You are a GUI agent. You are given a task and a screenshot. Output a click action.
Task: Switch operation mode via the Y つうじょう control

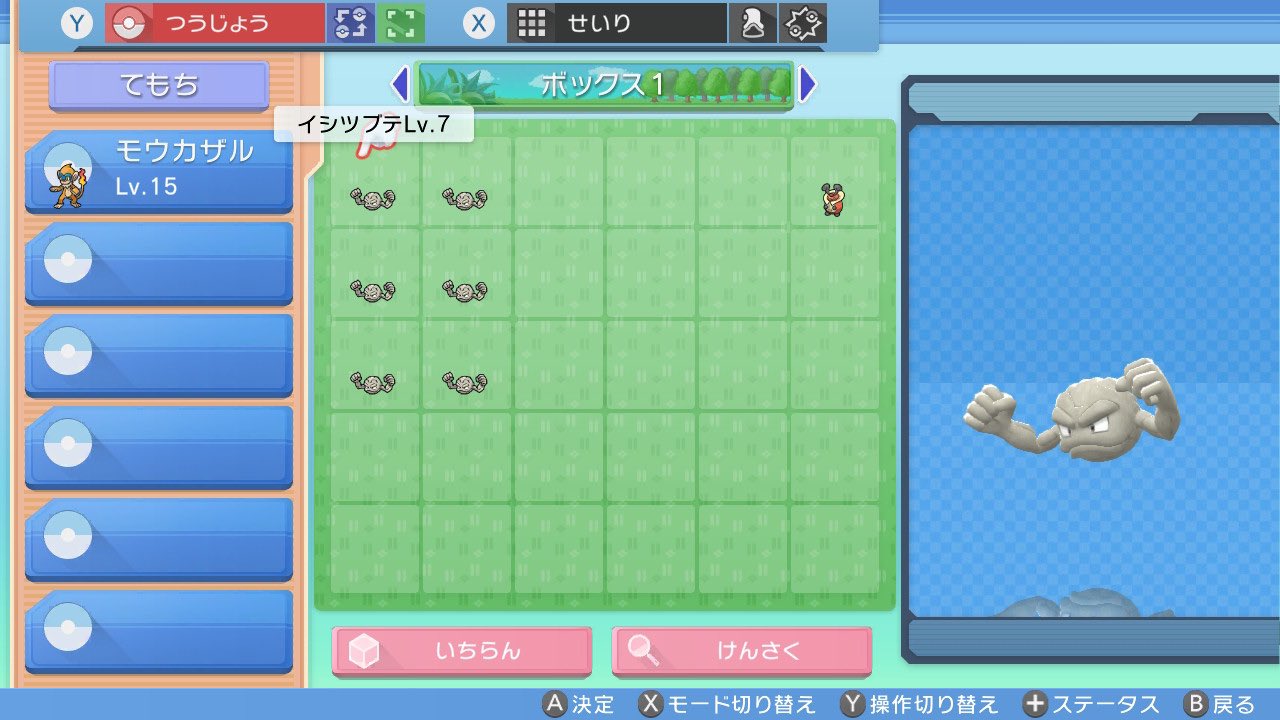(x=215, y=22)
